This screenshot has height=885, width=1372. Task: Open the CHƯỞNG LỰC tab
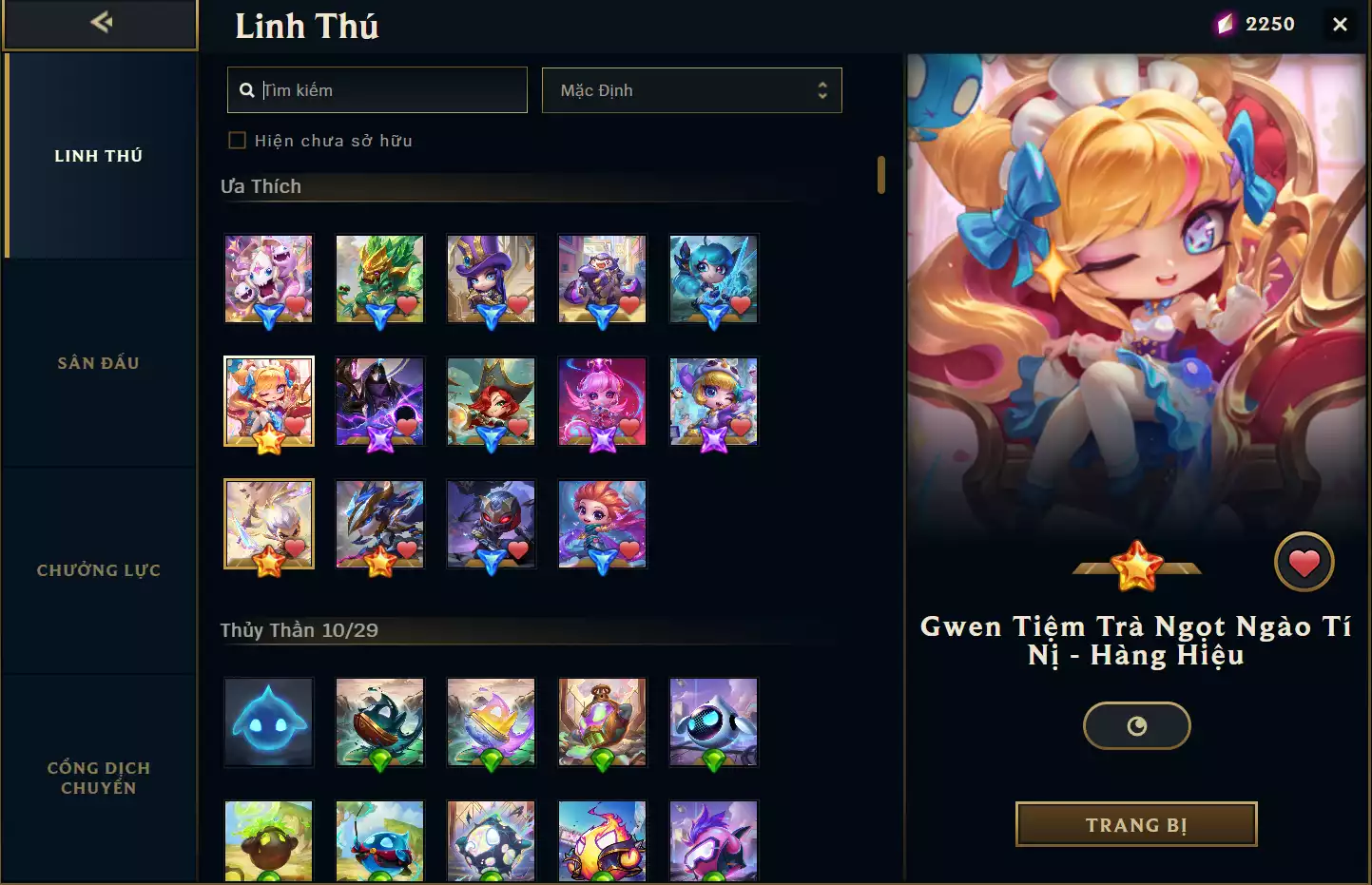tap(98, 569)
